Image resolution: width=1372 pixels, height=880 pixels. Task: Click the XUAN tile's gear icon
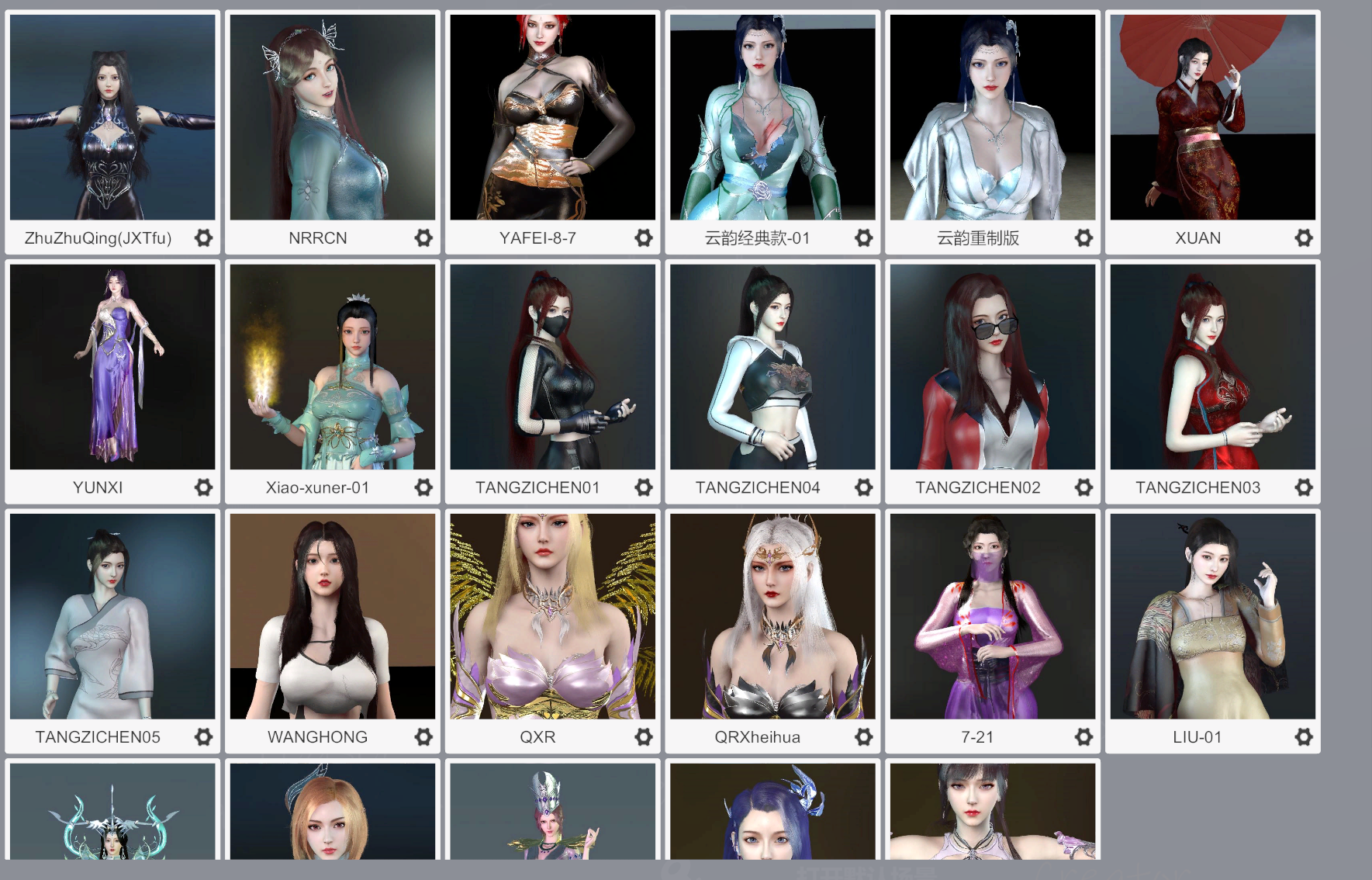(x=1304, y=237)
